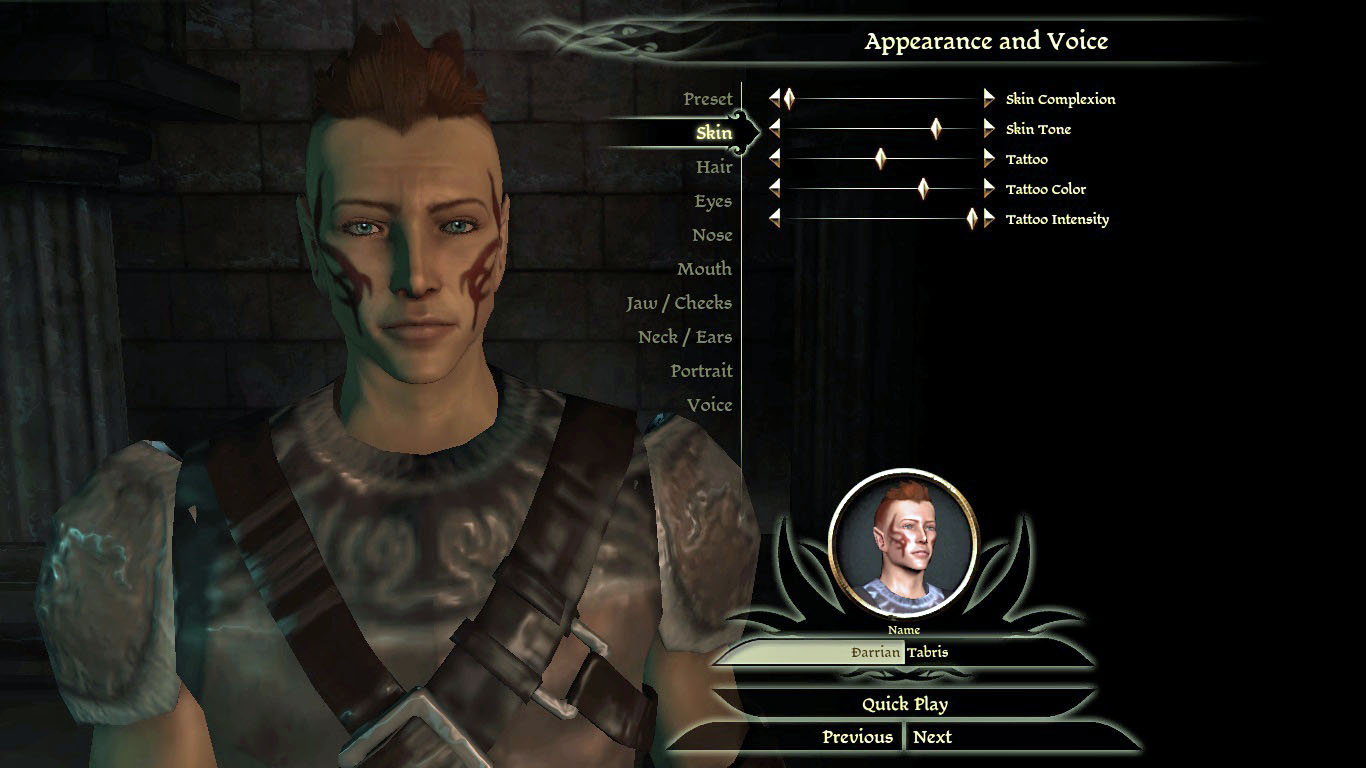The width and height of the screenshot is (1366, 768).
Task: Start Quick Play
Action: pyautogui.click(x=905, y=704)
